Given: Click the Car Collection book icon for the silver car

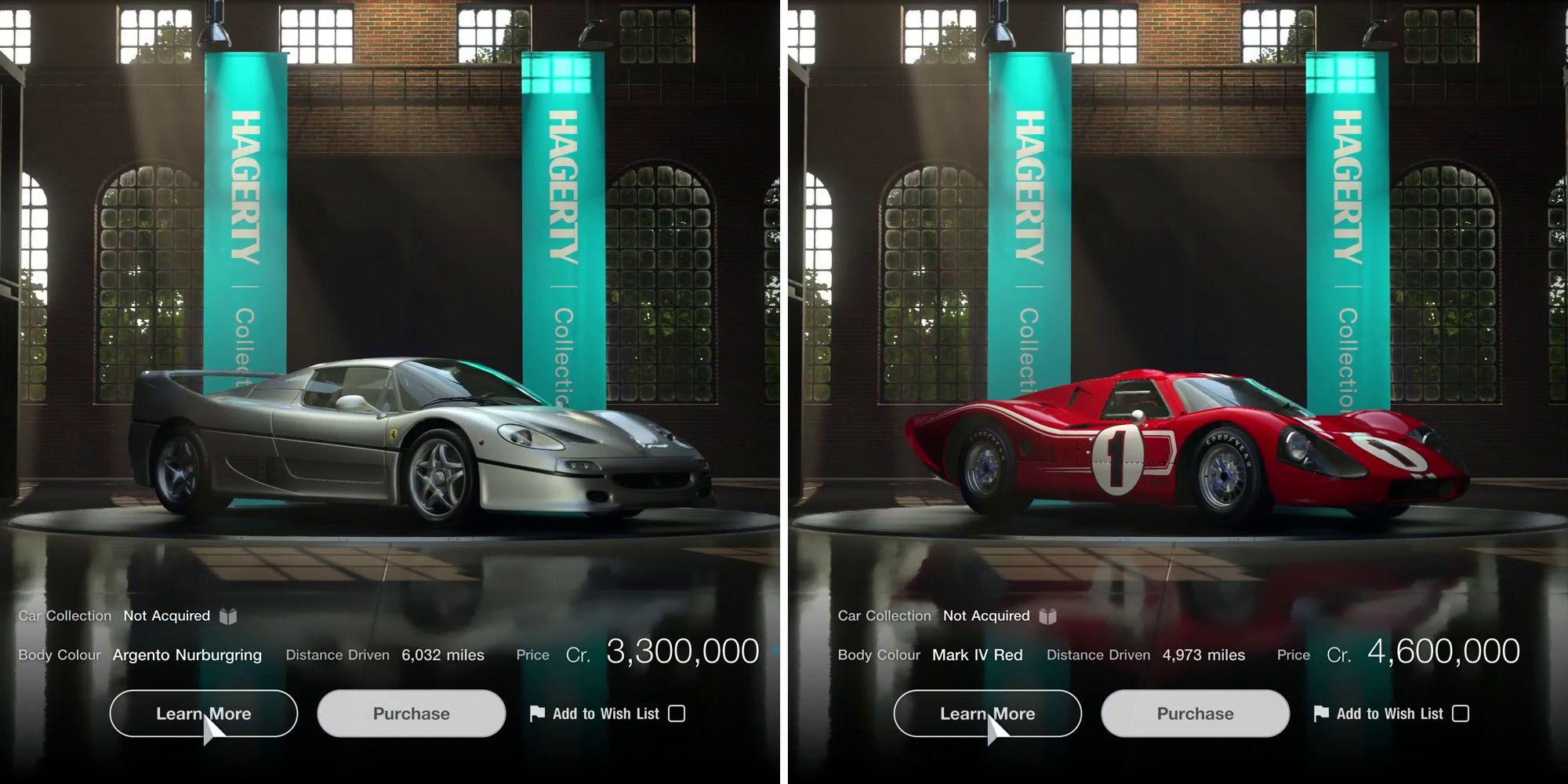Looking at the screenshot, I should 228,616.
